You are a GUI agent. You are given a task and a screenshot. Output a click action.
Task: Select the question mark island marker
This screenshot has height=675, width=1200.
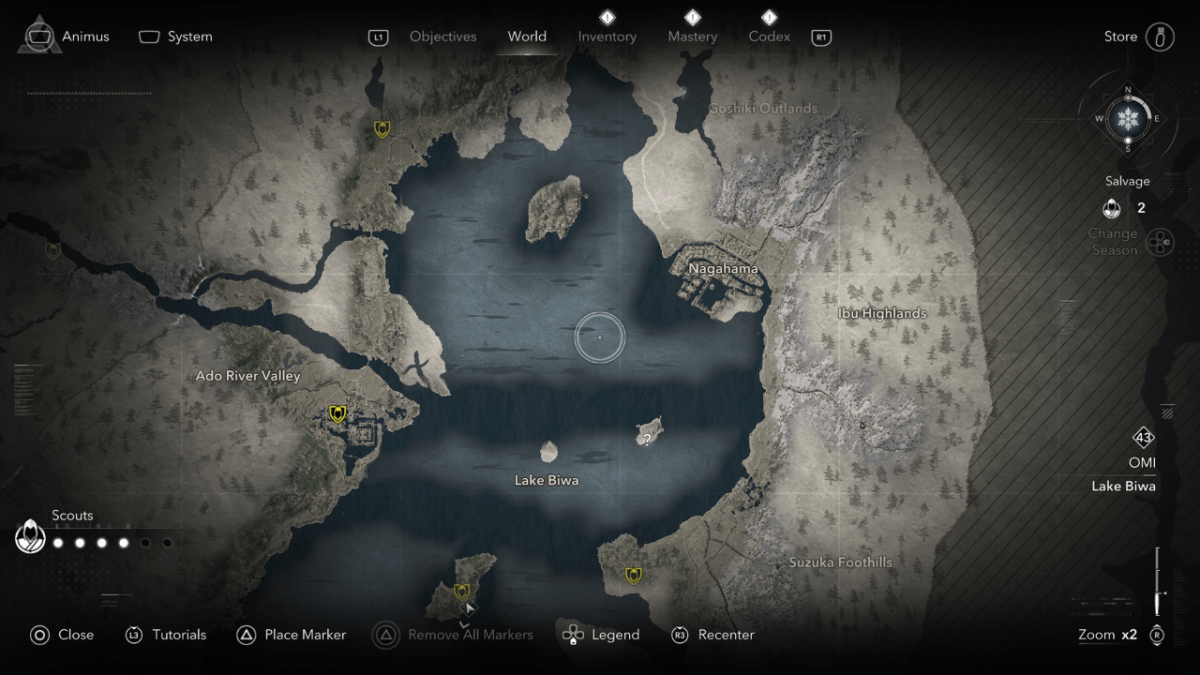coord(648,439)
